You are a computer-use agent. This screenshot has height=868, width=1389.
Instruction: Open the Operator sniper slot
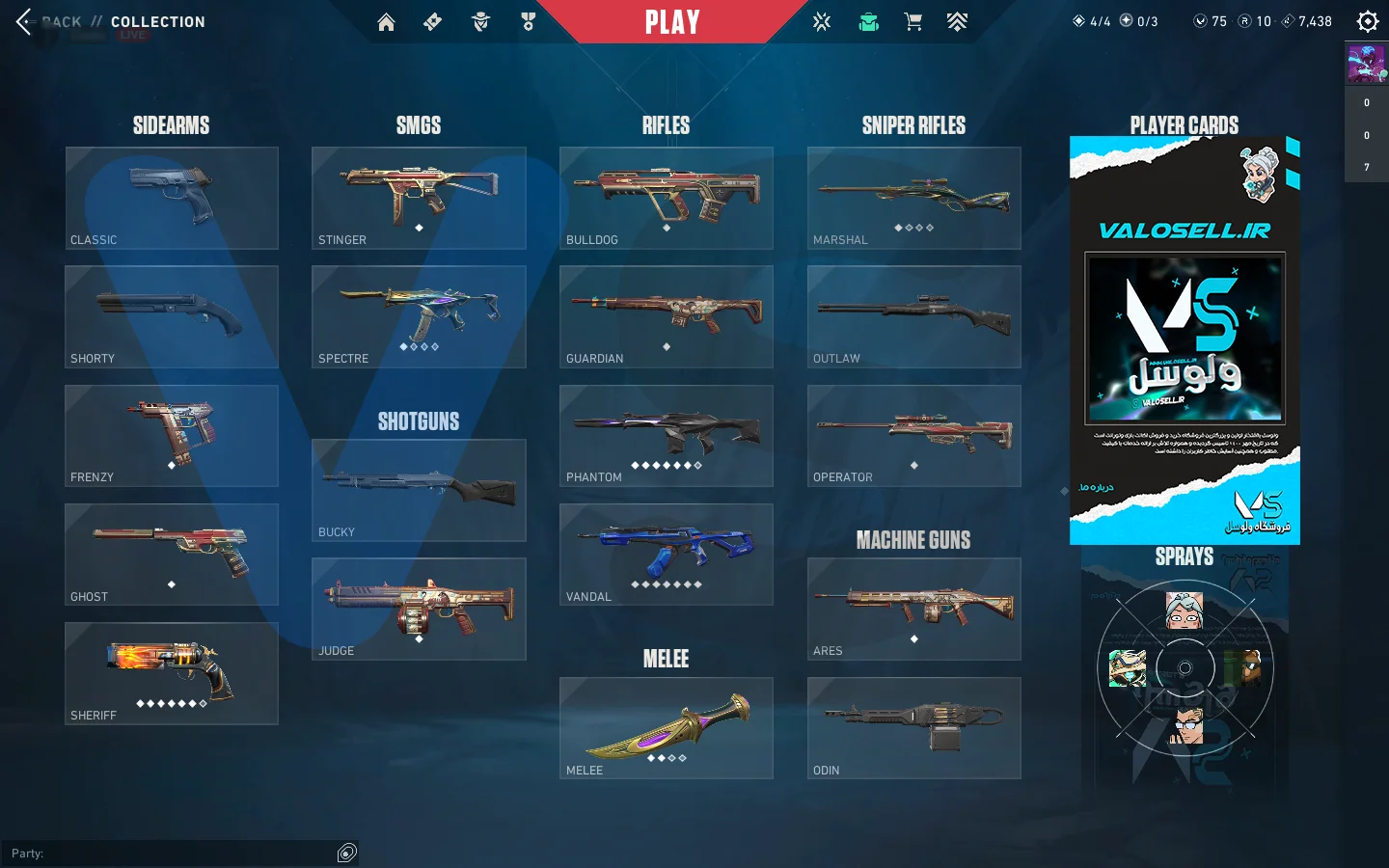pos(914,436)
